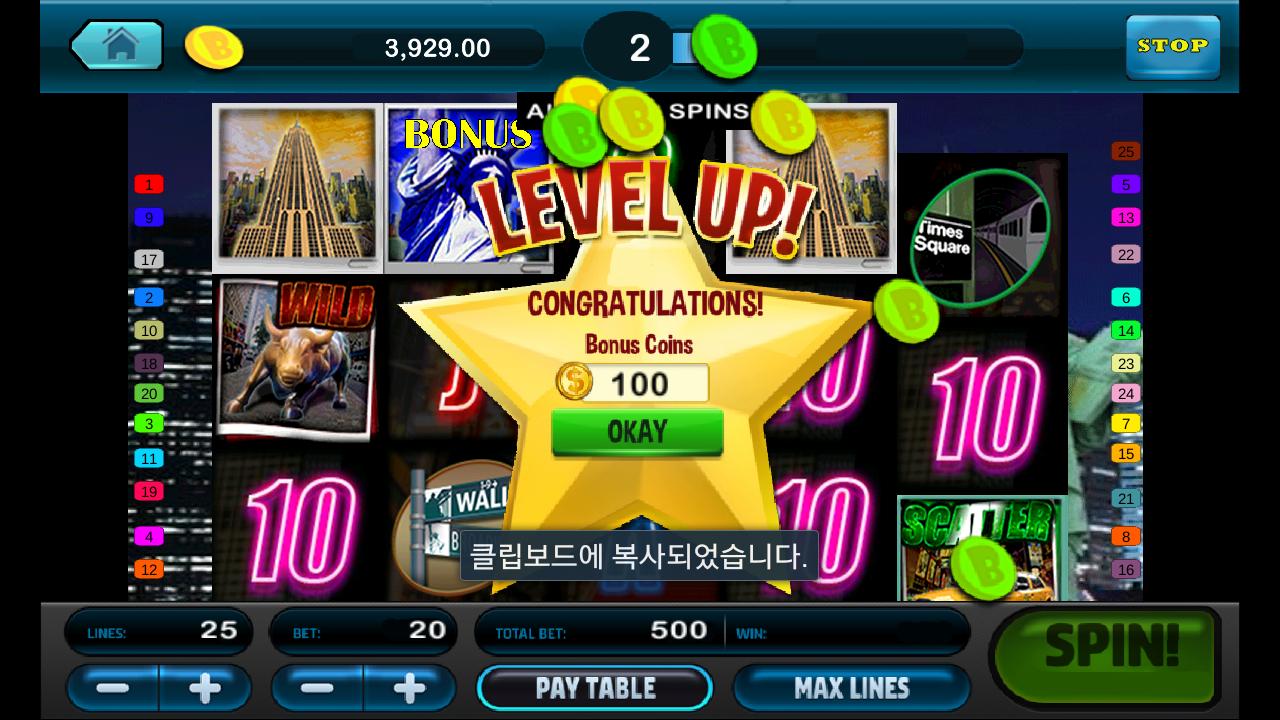
Task: Select payline marker 25 on the right edge
Action: pos(1124,151)
